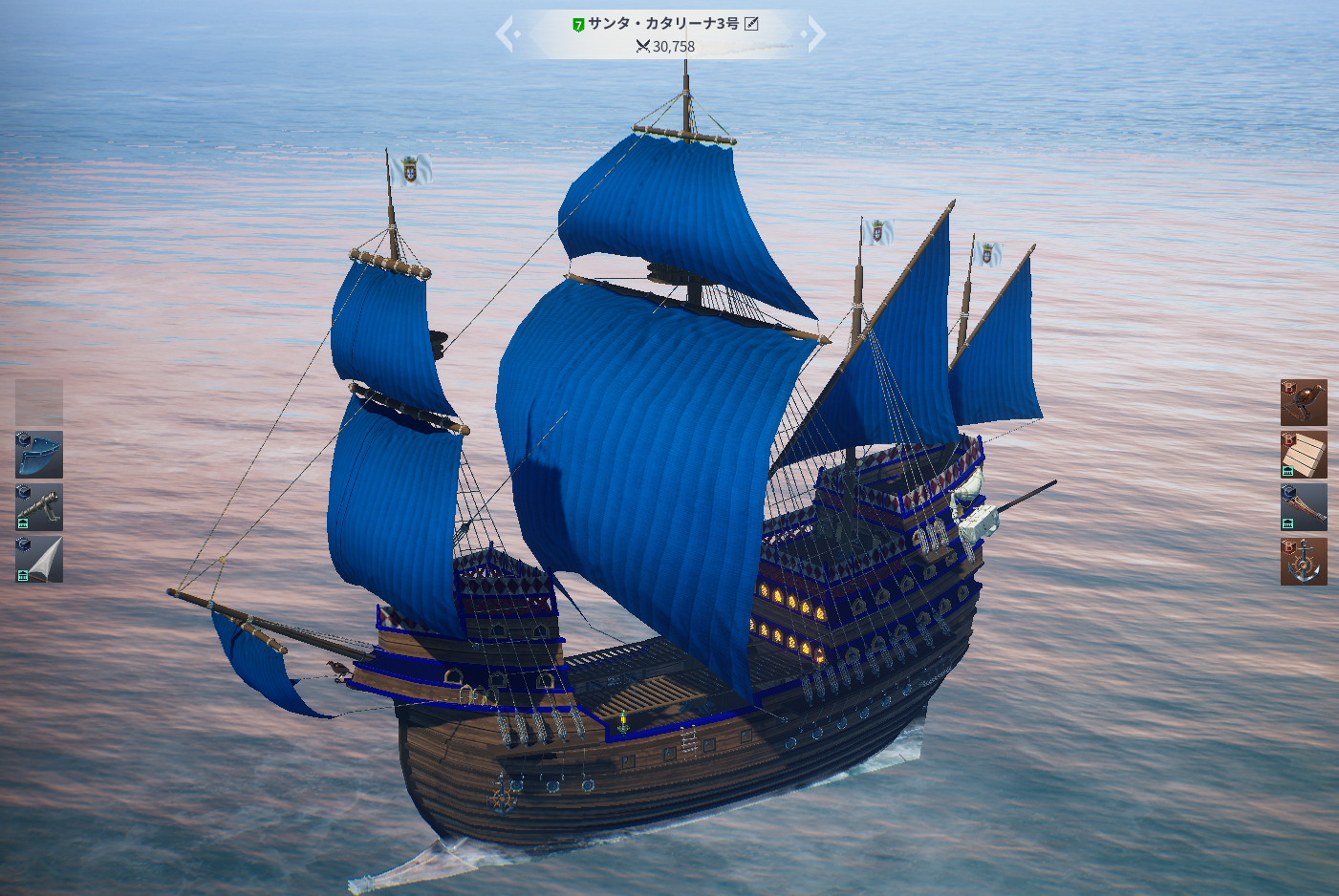Viewport: 1339px width, 896px height.
Task: Select the blue hull armor plate slot
Action: point(39,455)
